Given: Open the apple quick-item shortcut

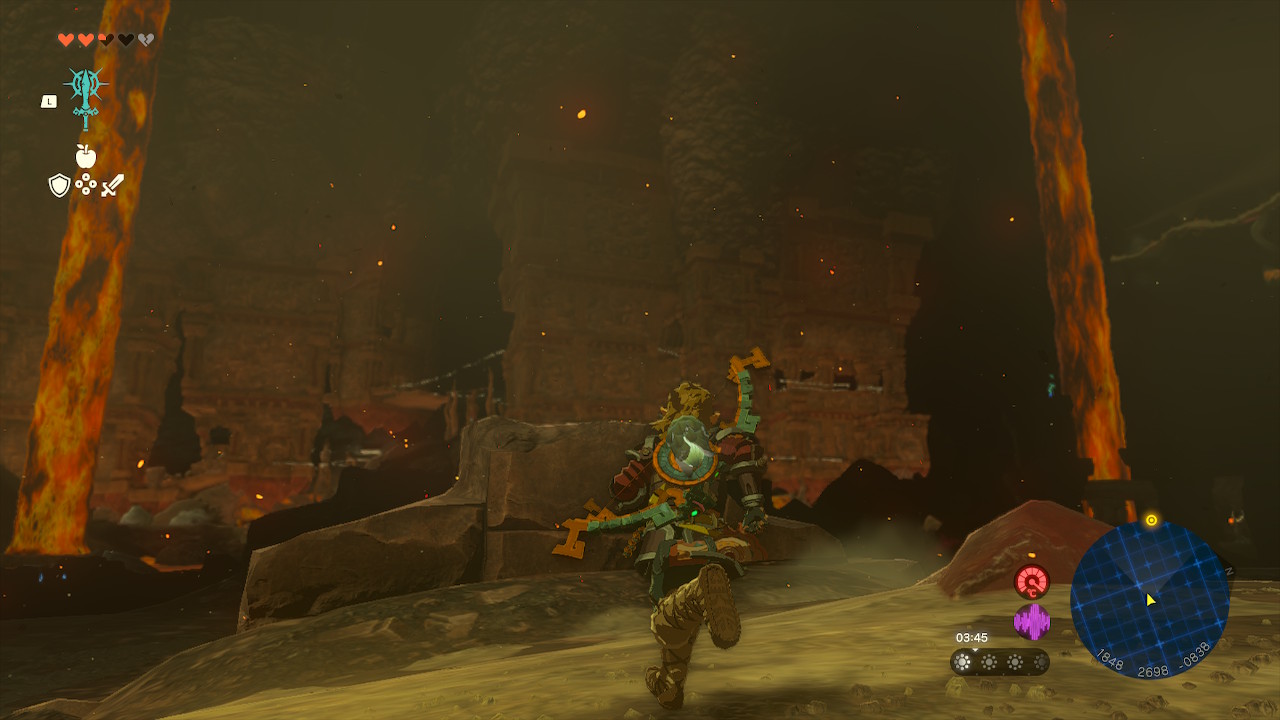Looking at the screenshot, I should click(x=86, y=156).
